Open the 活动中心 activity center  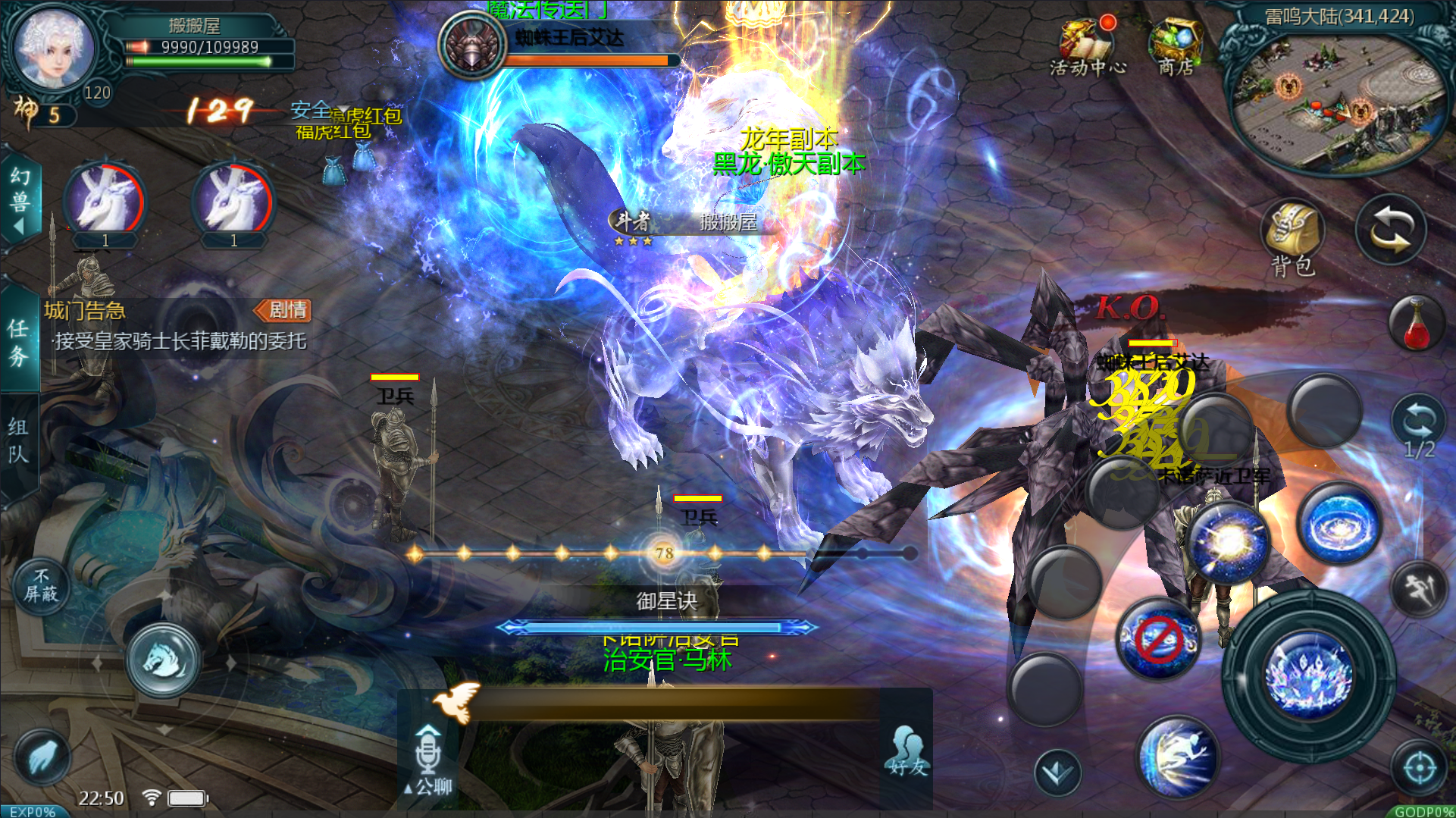pos(1087,47)
